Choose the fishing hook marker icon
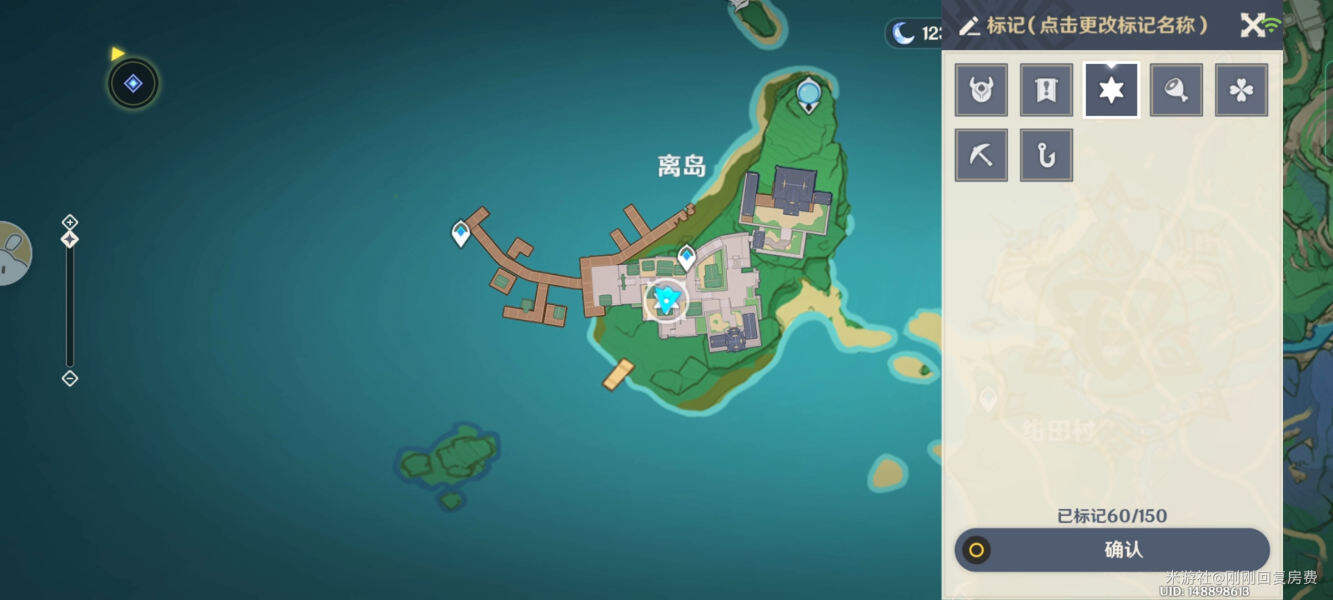 click(x=1046, y=156)
